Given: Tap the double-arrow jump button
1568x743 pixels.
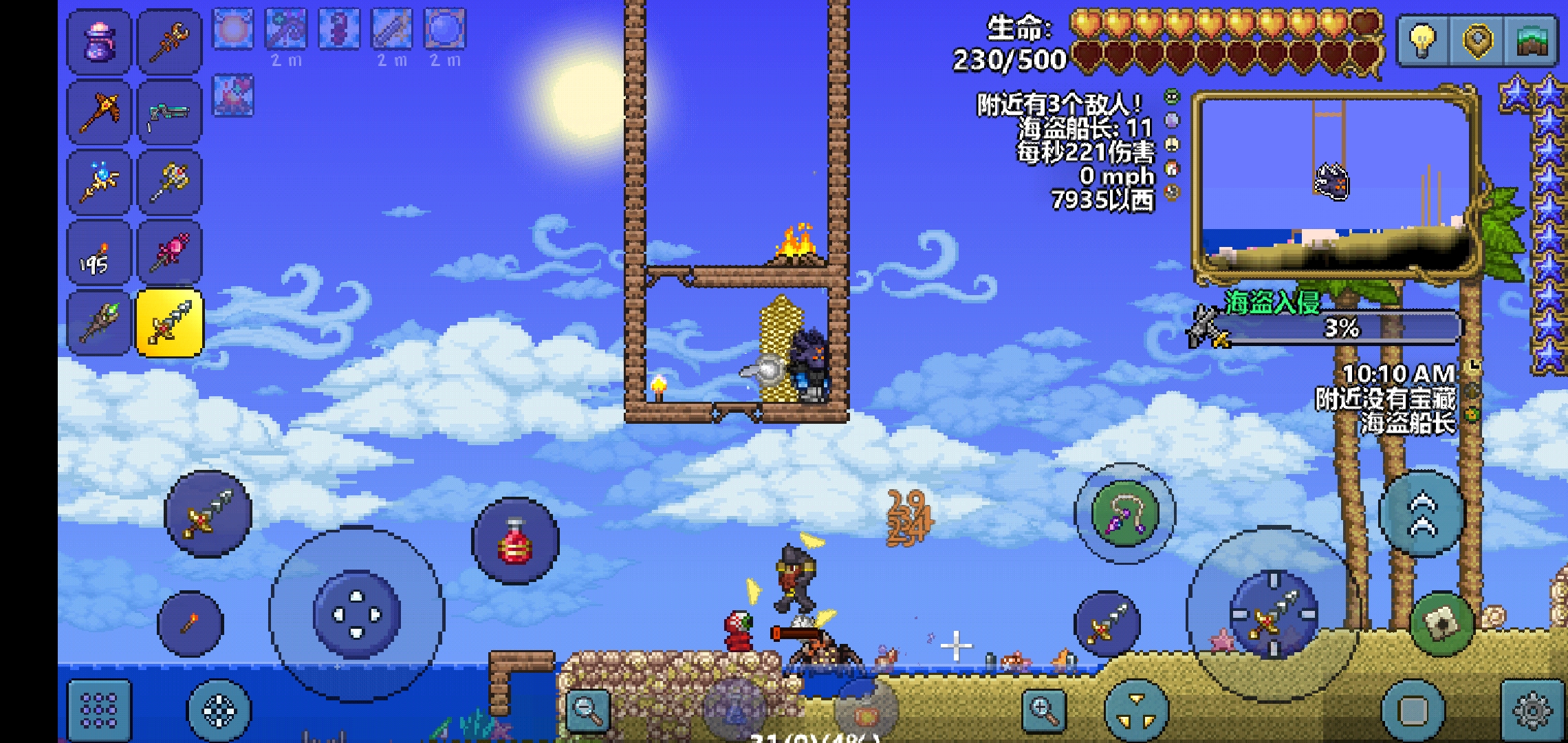Looking at the screenshot, I should (1422, 514).
